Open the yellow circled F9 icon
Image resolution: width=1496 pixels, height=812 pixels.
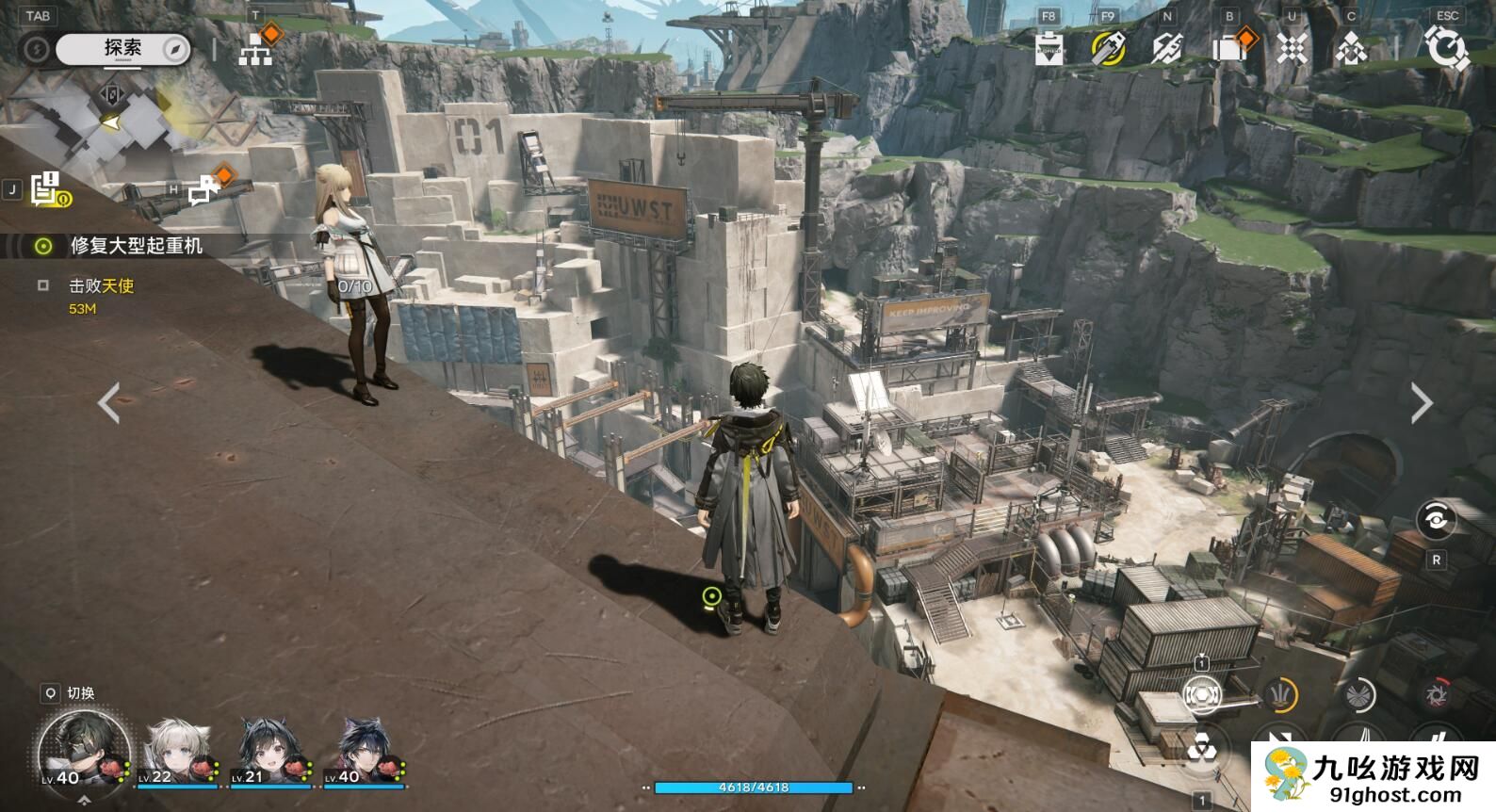1108,48
